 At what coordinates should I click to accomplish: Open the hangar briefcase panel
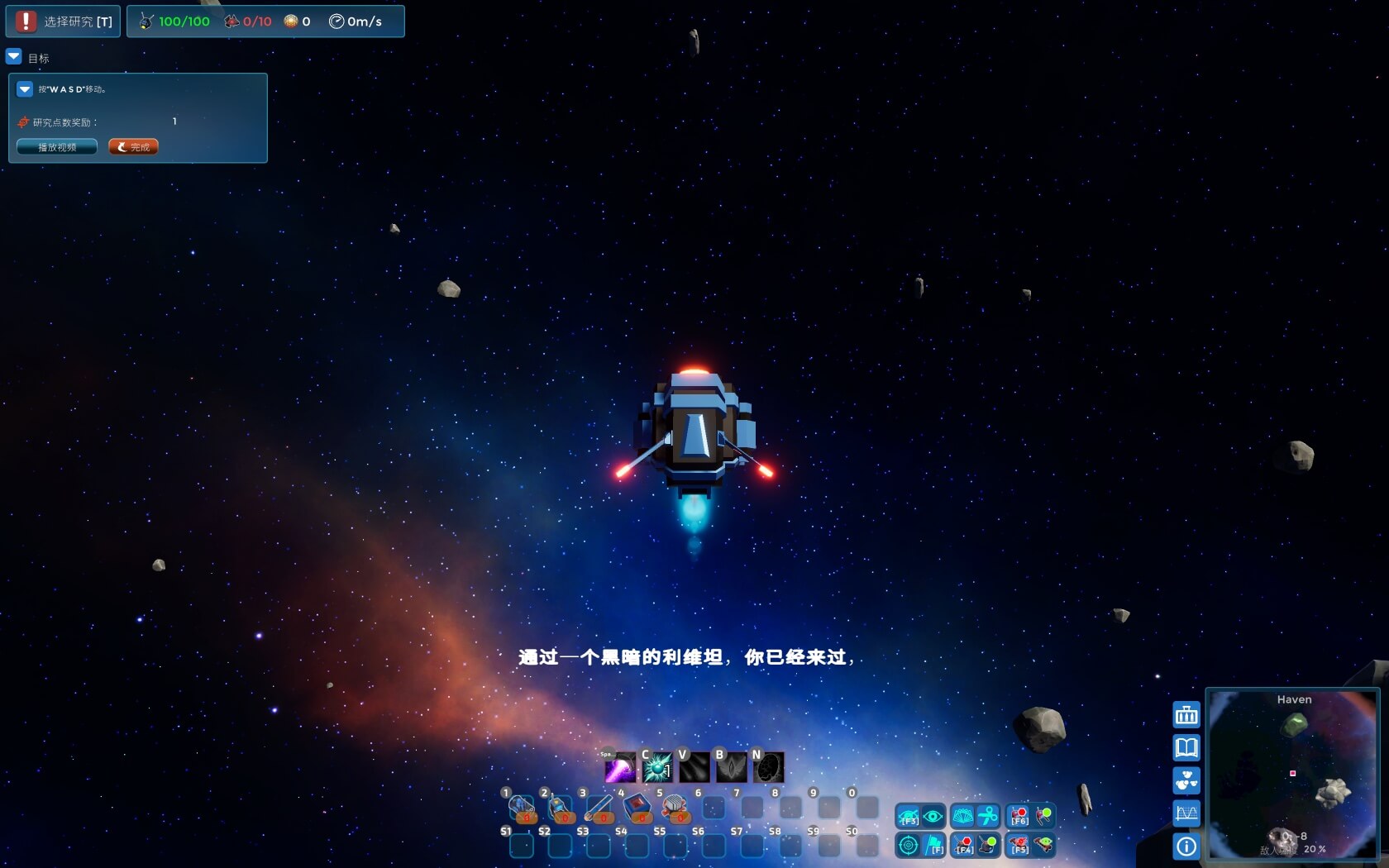coord(1186,713)
